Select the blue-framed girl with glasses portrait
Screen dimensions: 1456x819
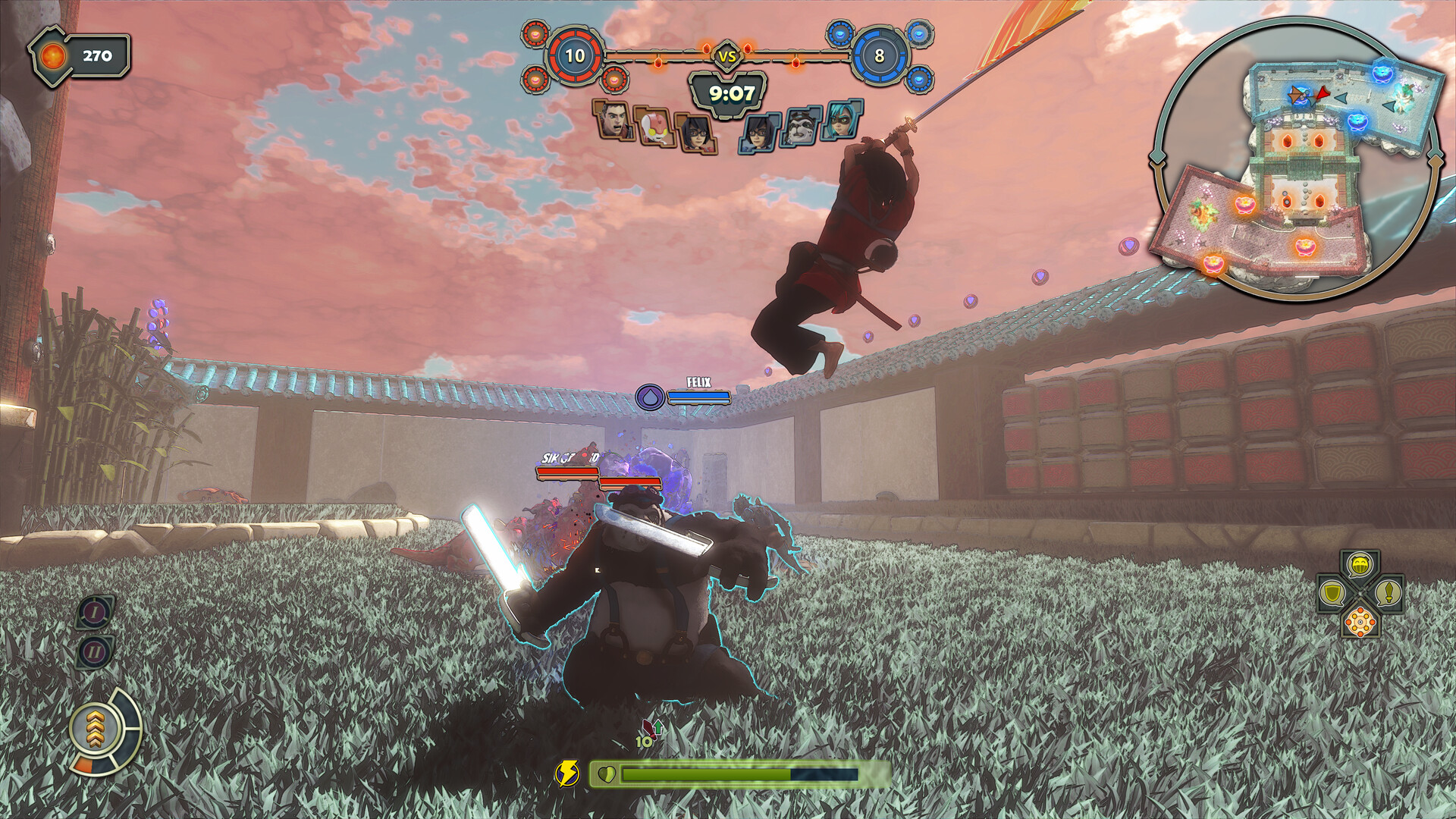(x=760, y=133)
